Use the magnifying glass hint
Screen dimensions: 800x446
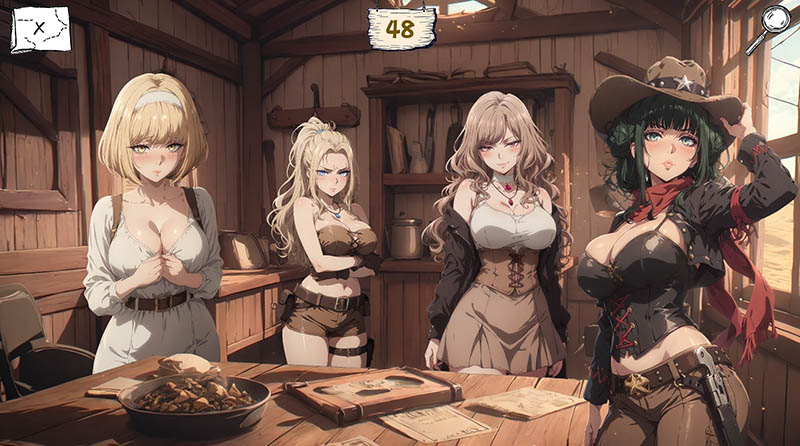click(x=775, y=22)
